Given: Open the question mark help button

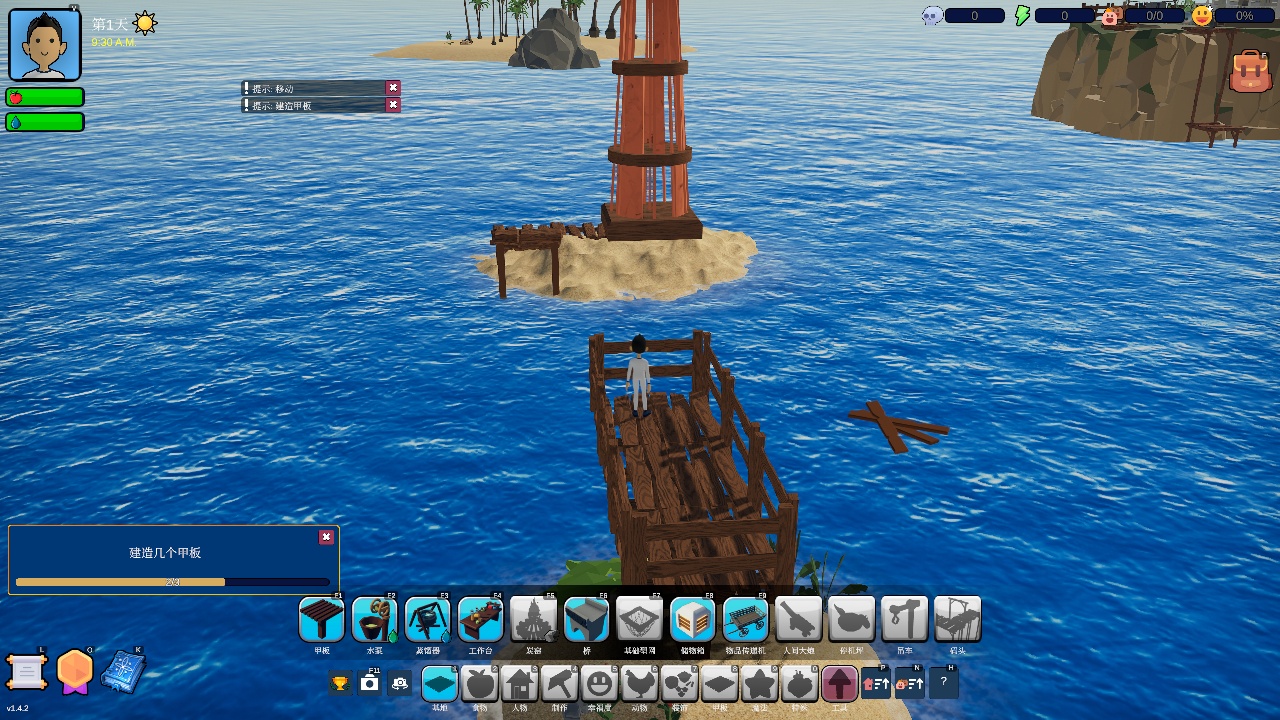Looking at the screenshot, I should (944, 683).
